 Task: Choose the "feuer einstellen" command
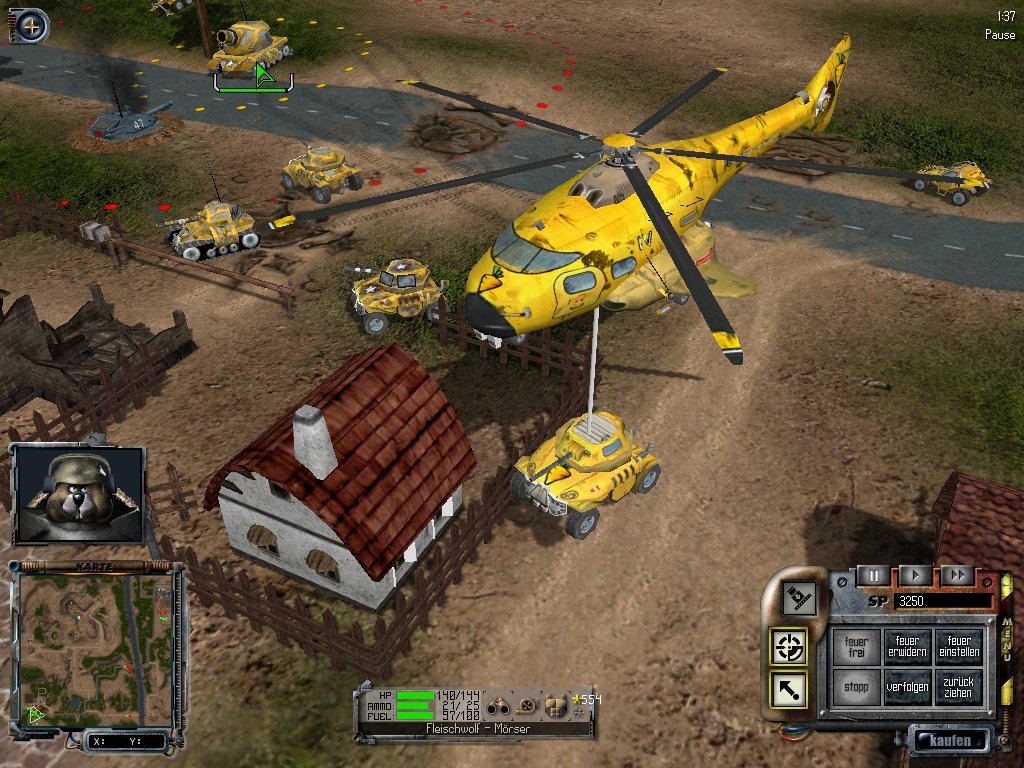point(959,647)
